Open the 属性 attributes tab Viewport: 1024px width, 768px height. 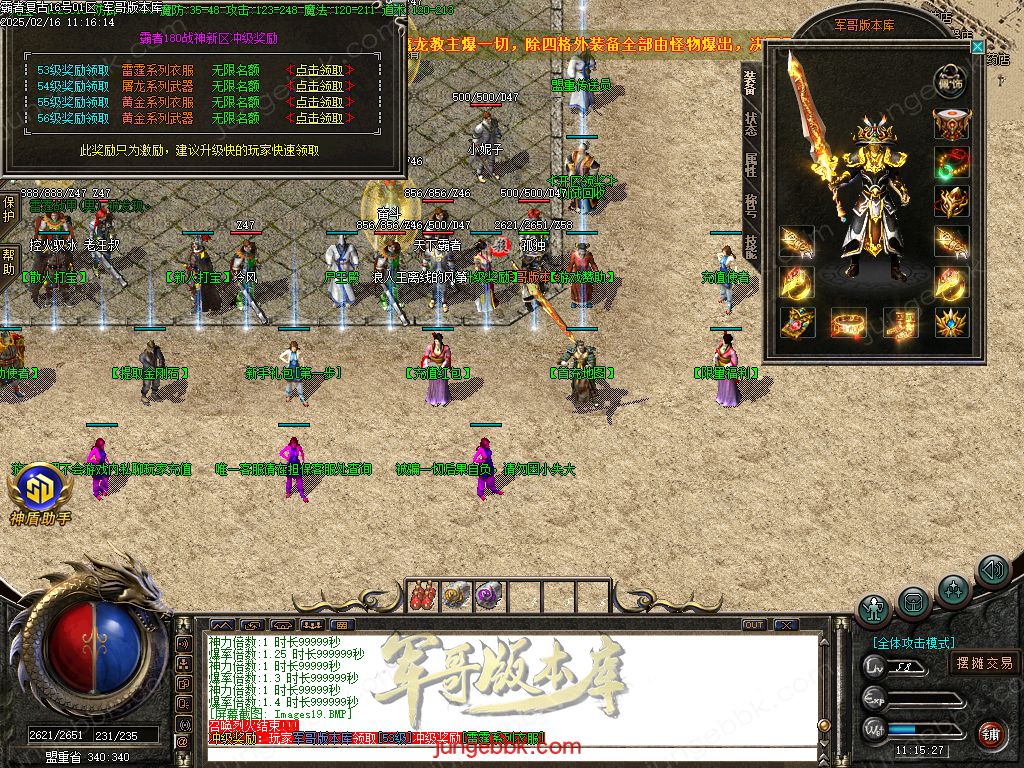(750, 165)
